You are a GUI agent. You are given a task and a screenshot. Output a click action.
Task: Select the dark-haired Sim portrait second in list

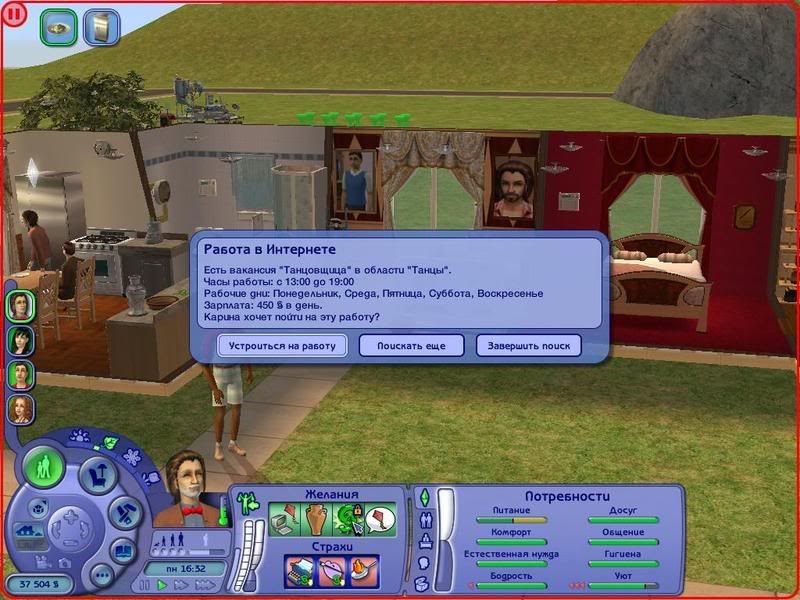(20, 340)
